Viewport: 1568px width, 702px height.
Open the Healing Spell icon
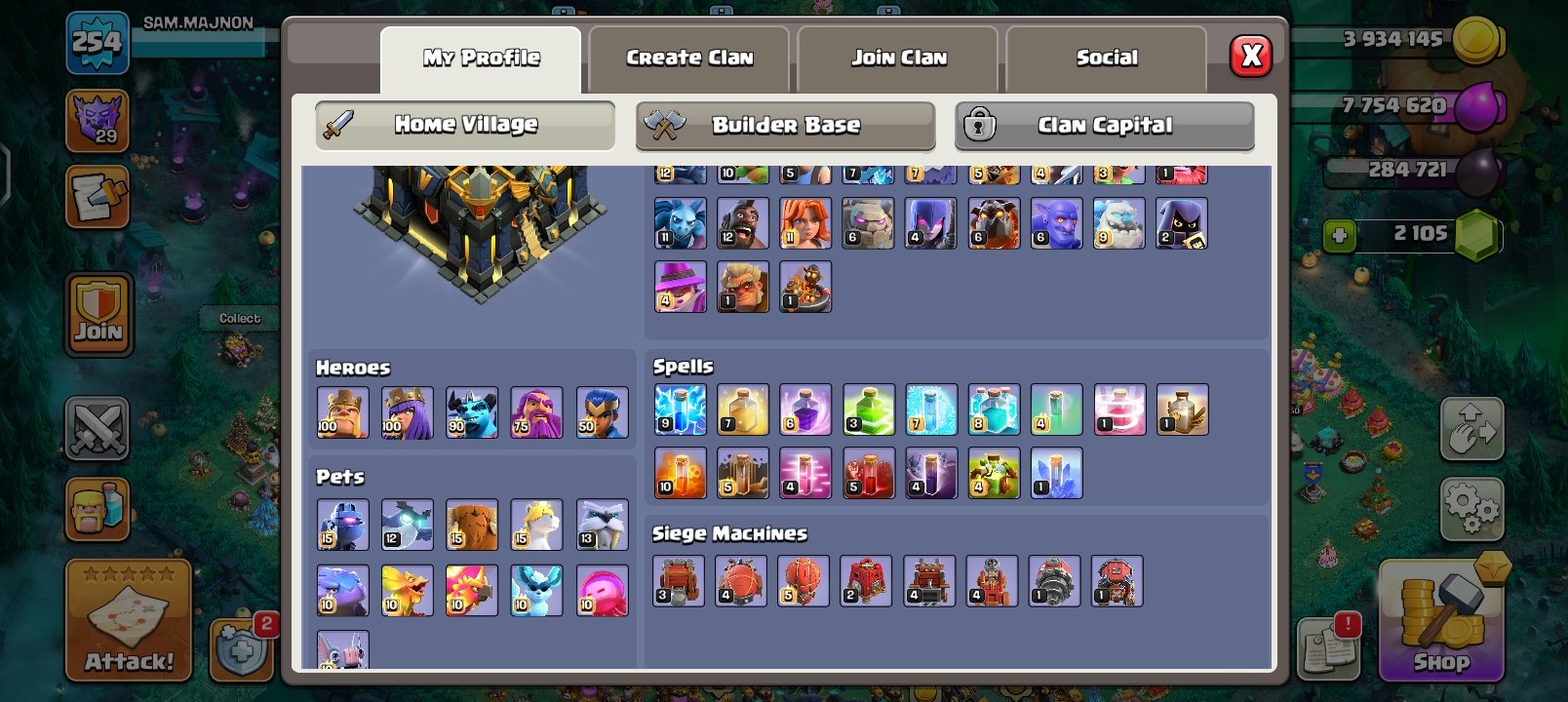pyautogui.click(x=742, y=409)
